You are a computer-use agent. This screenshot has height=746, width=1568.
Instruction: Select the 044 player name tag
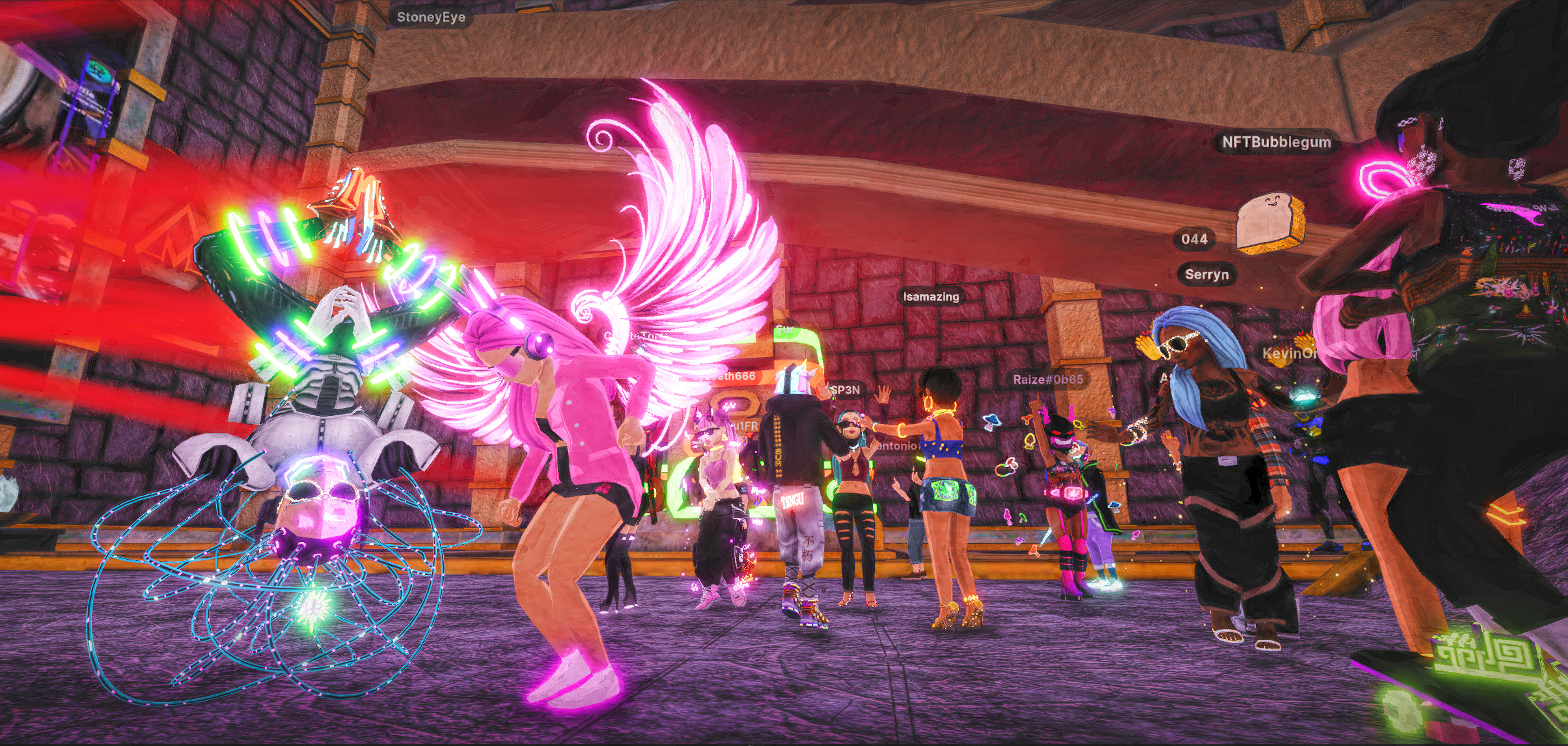(1194, 239)
